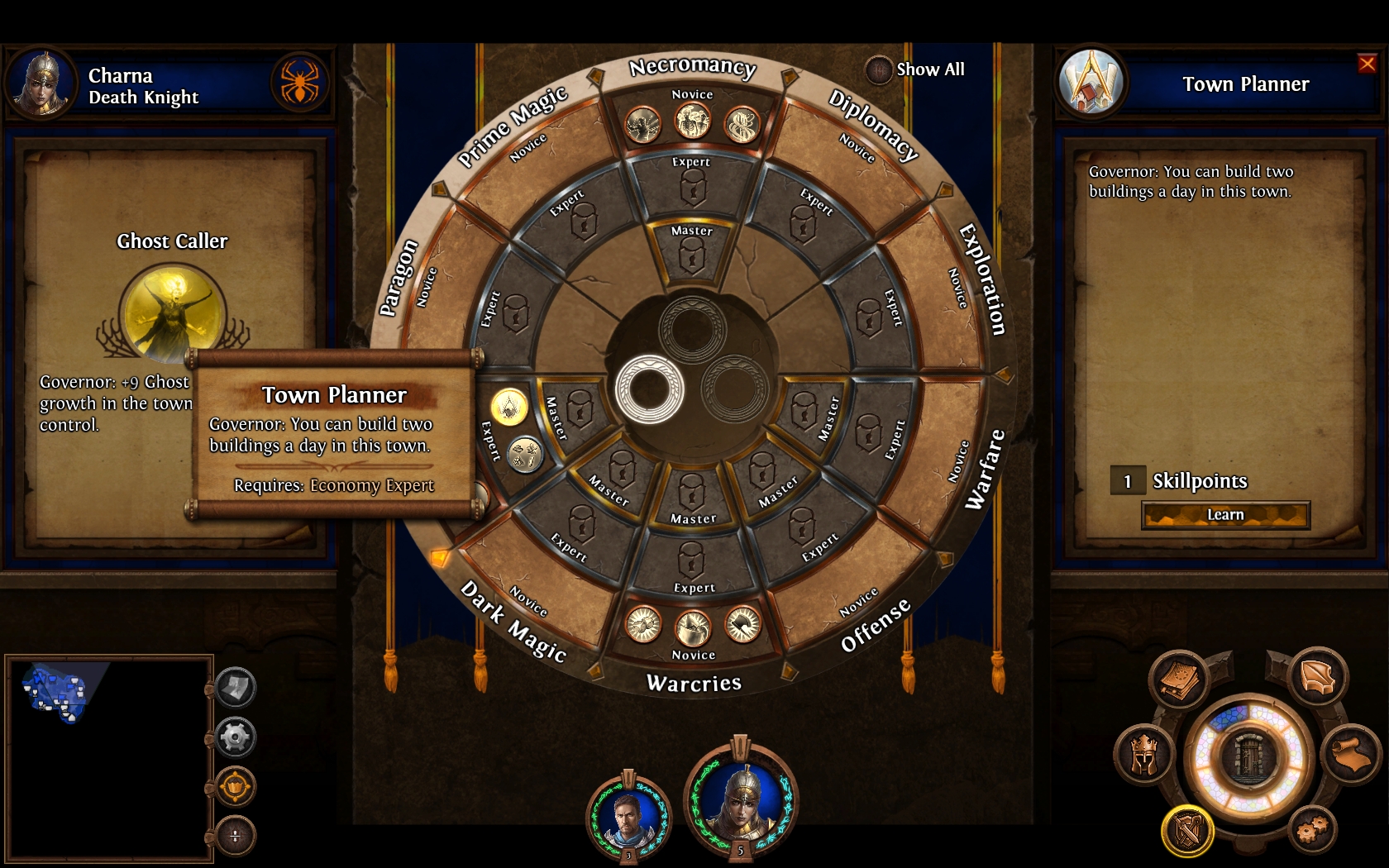Open the cogwheels options button
Viewport: 1389px width, 868px height.
pos(1312,827)
